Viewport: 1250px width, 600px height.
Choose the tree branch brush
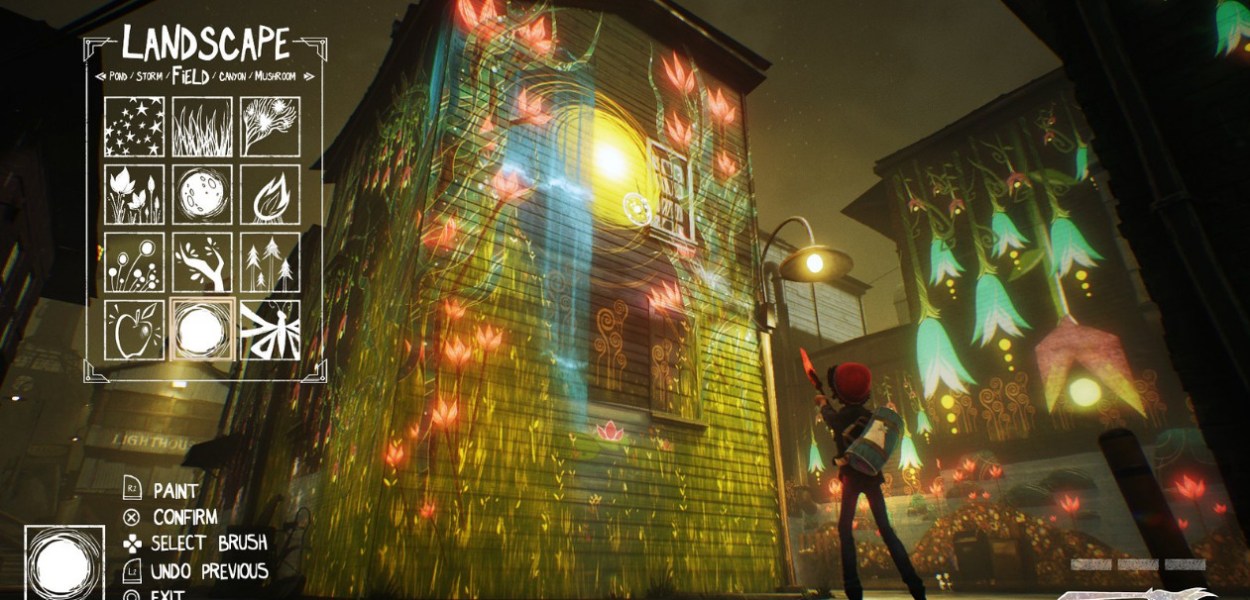[x=202, y=263]
